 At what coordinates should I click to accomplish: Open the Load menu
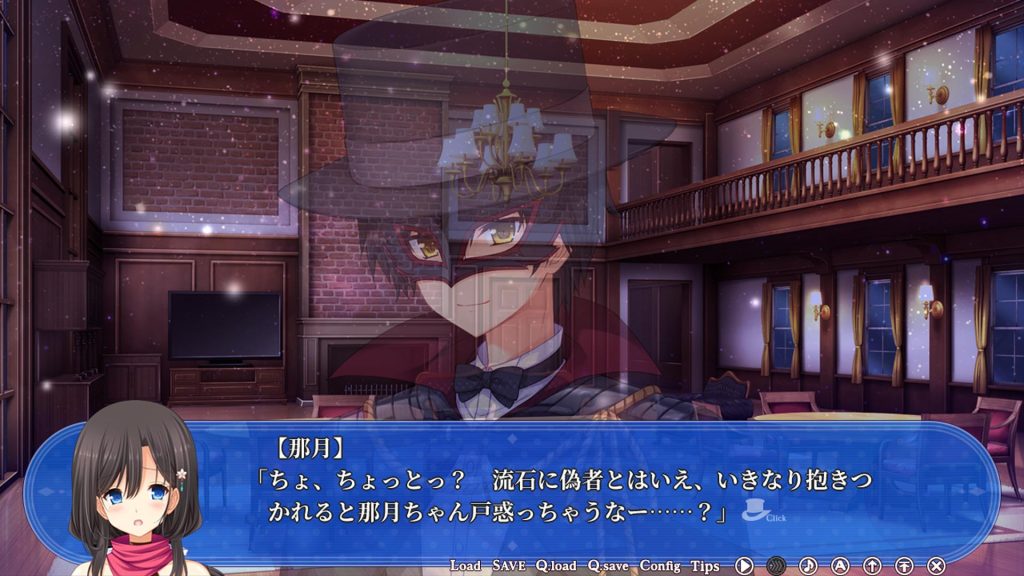click(x=465, y=566)
